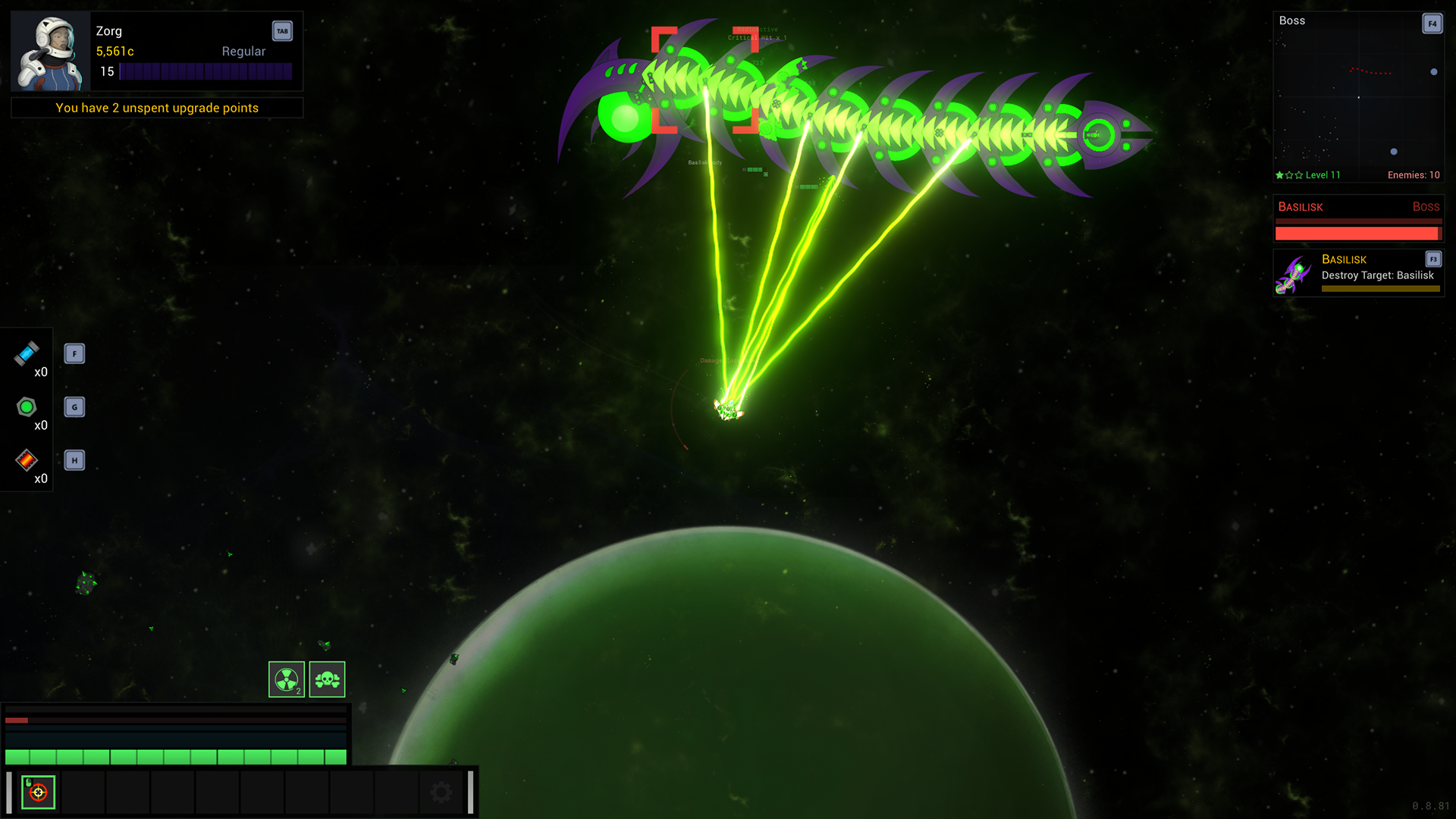1456x819 pixels.
Task: Activate the skull poison consumable icon
Action: click(x=326, y=679)
